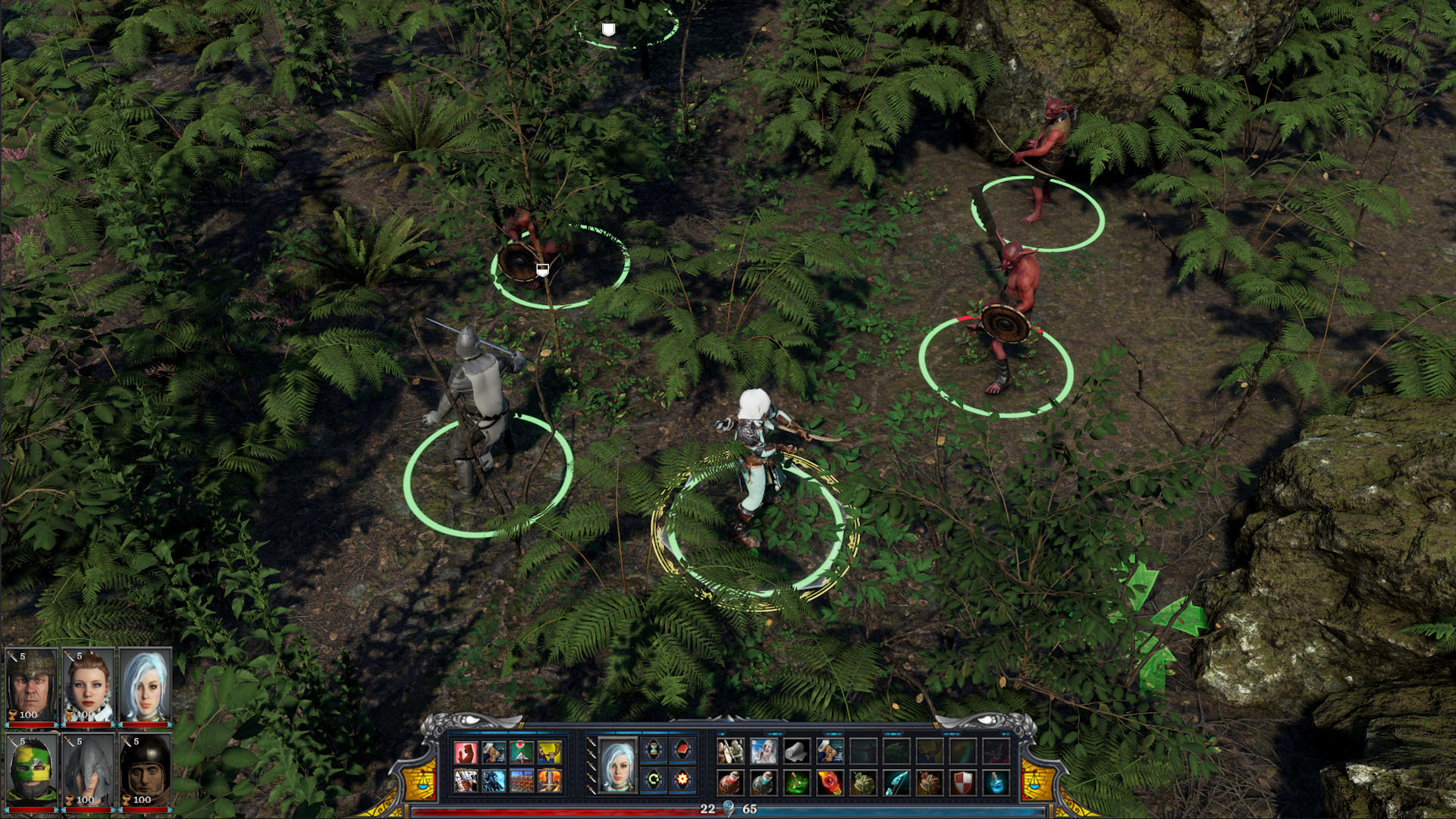Click the golden scales emblem on the left hotbar end
This screenshot has width=1456, height=819.
(422, 779)
